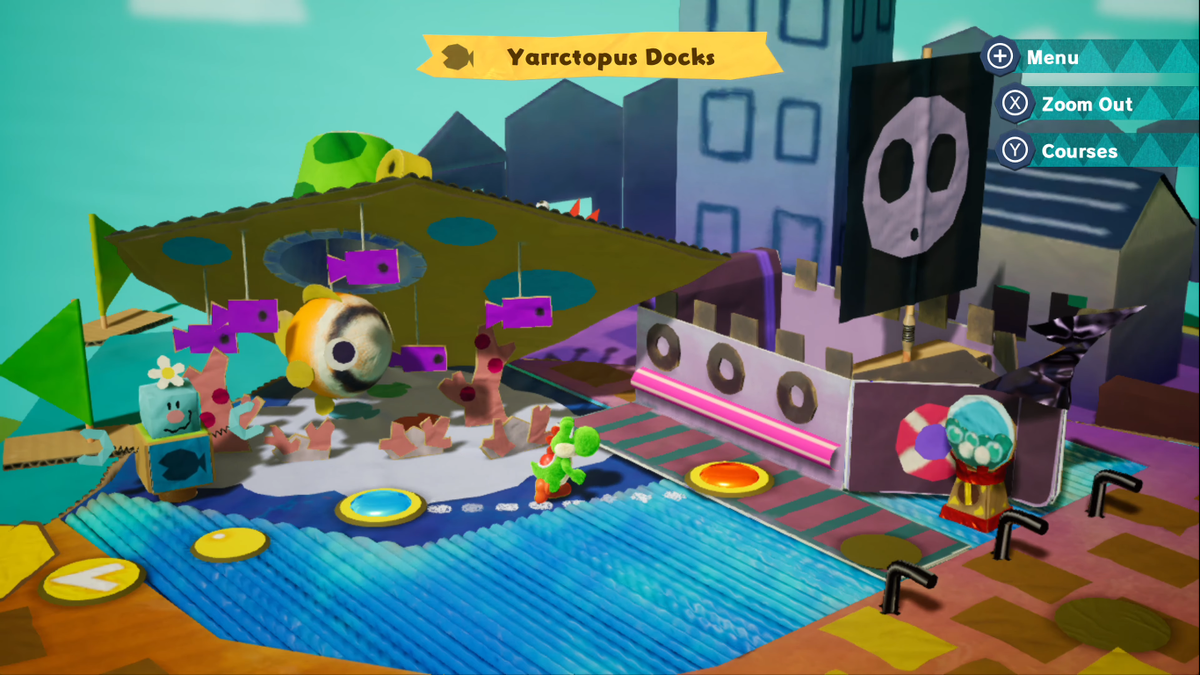Open the Menu option

[1050, 57]
